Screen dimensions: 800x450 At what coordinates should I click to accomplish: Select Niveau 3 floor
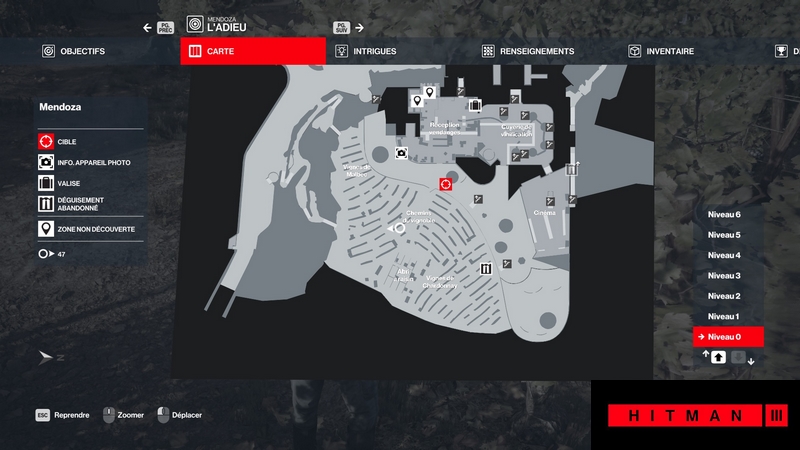[x=724, y=275]
